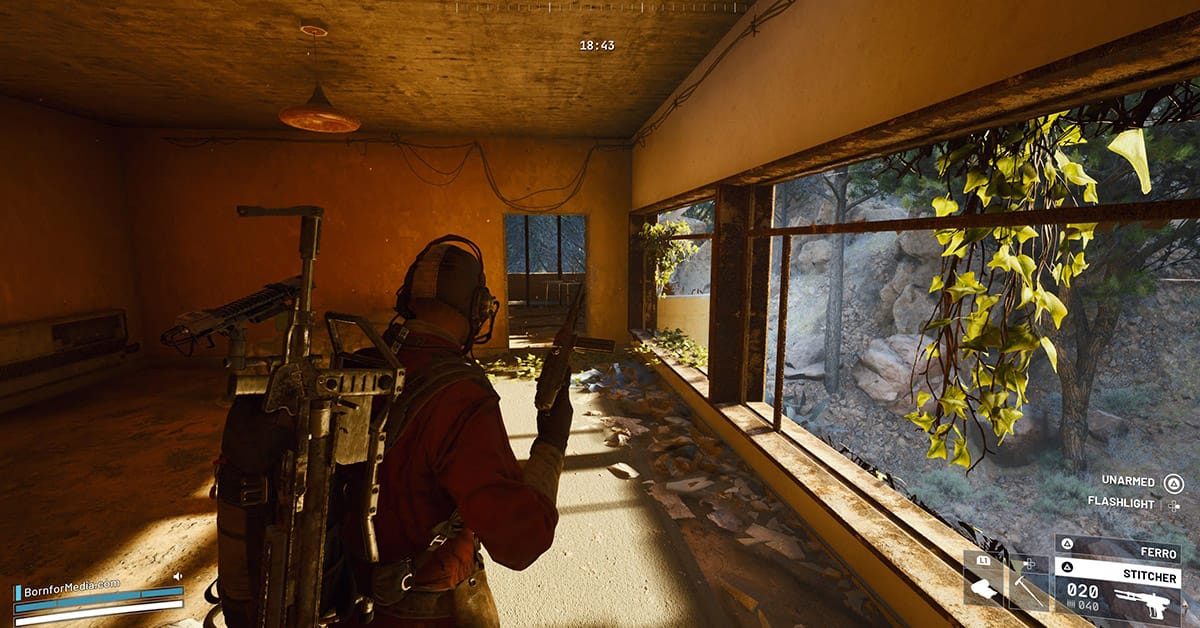Select the bandage quick-use item slot
This screenshot has height=628, width=1200.
click(x=984, y=579)
